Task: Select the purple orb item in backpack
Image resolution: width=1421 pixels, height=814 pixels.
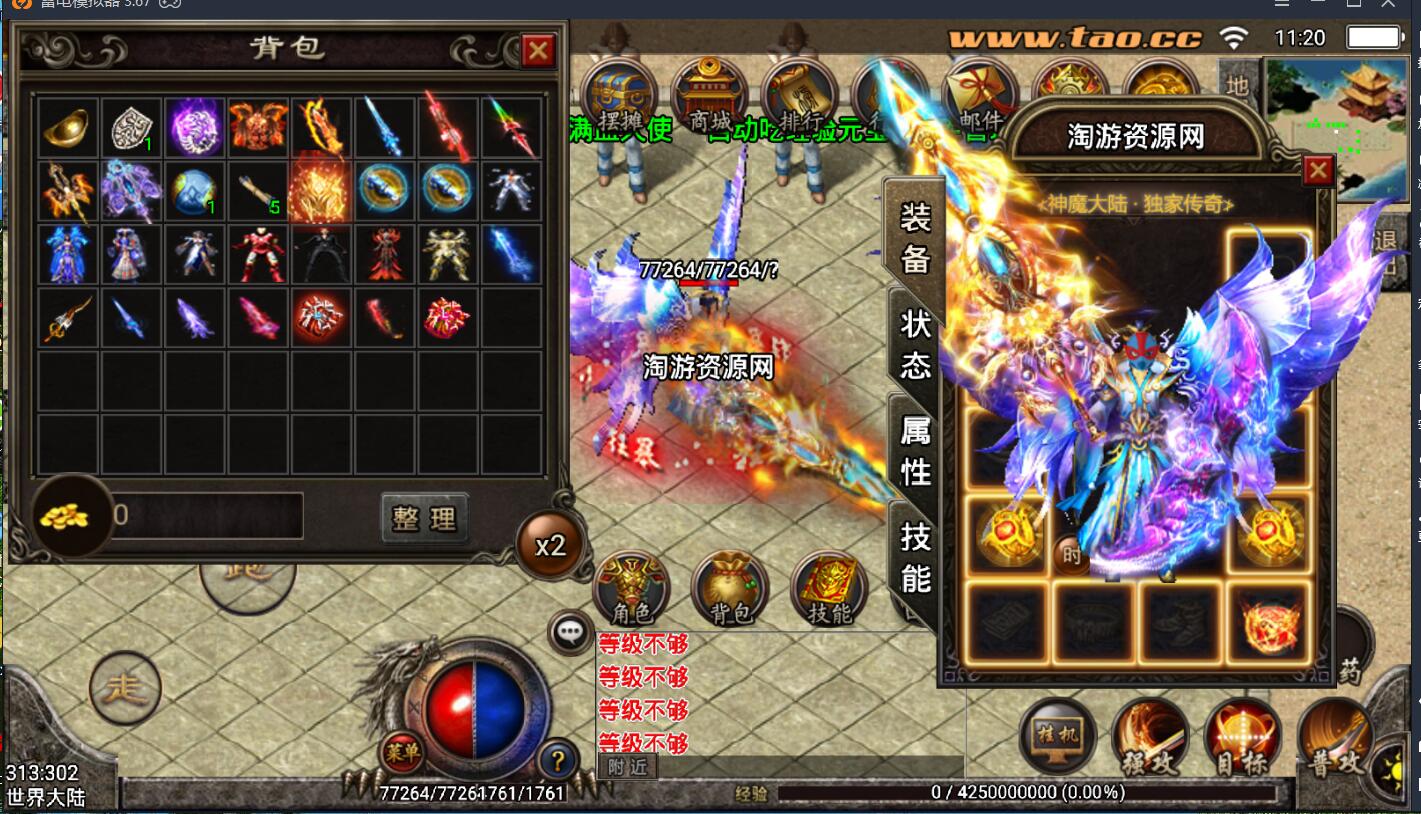Action: click(x=194, y=127)
